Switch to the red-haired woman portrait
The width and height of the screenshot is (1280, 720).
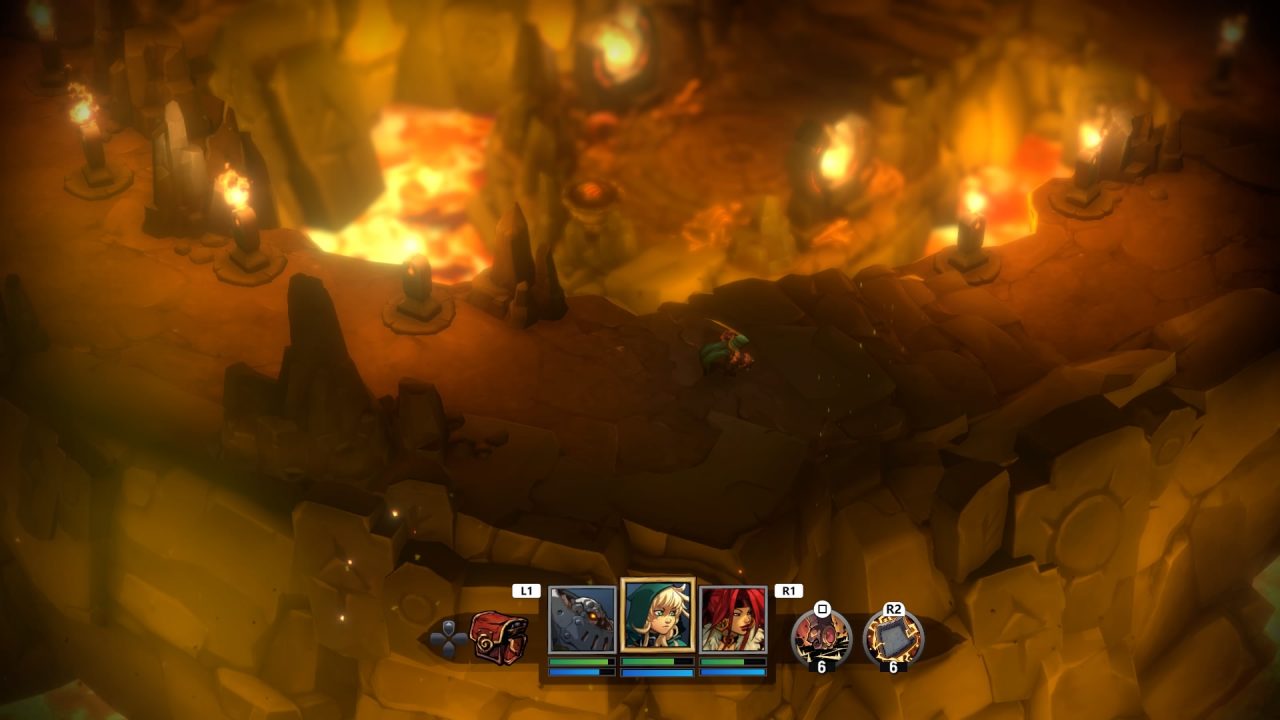[733, 620]
